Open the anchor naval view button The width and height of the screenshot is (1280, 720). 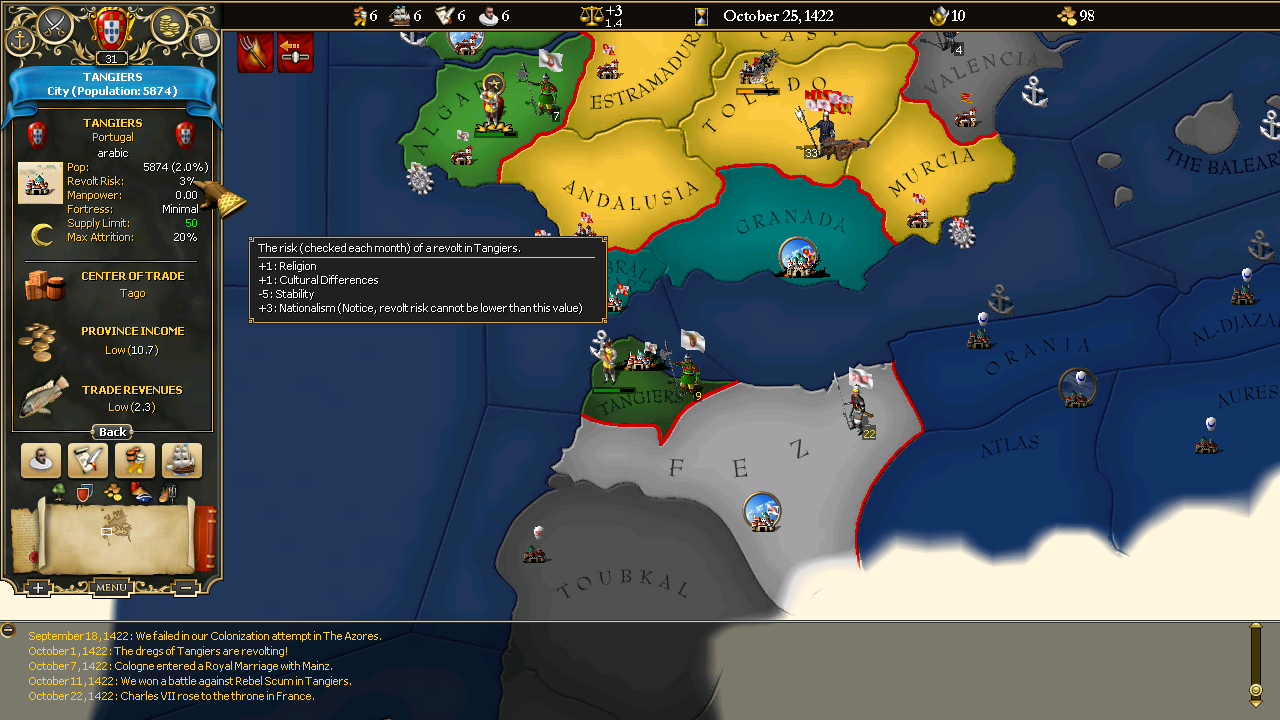point(20,42)
